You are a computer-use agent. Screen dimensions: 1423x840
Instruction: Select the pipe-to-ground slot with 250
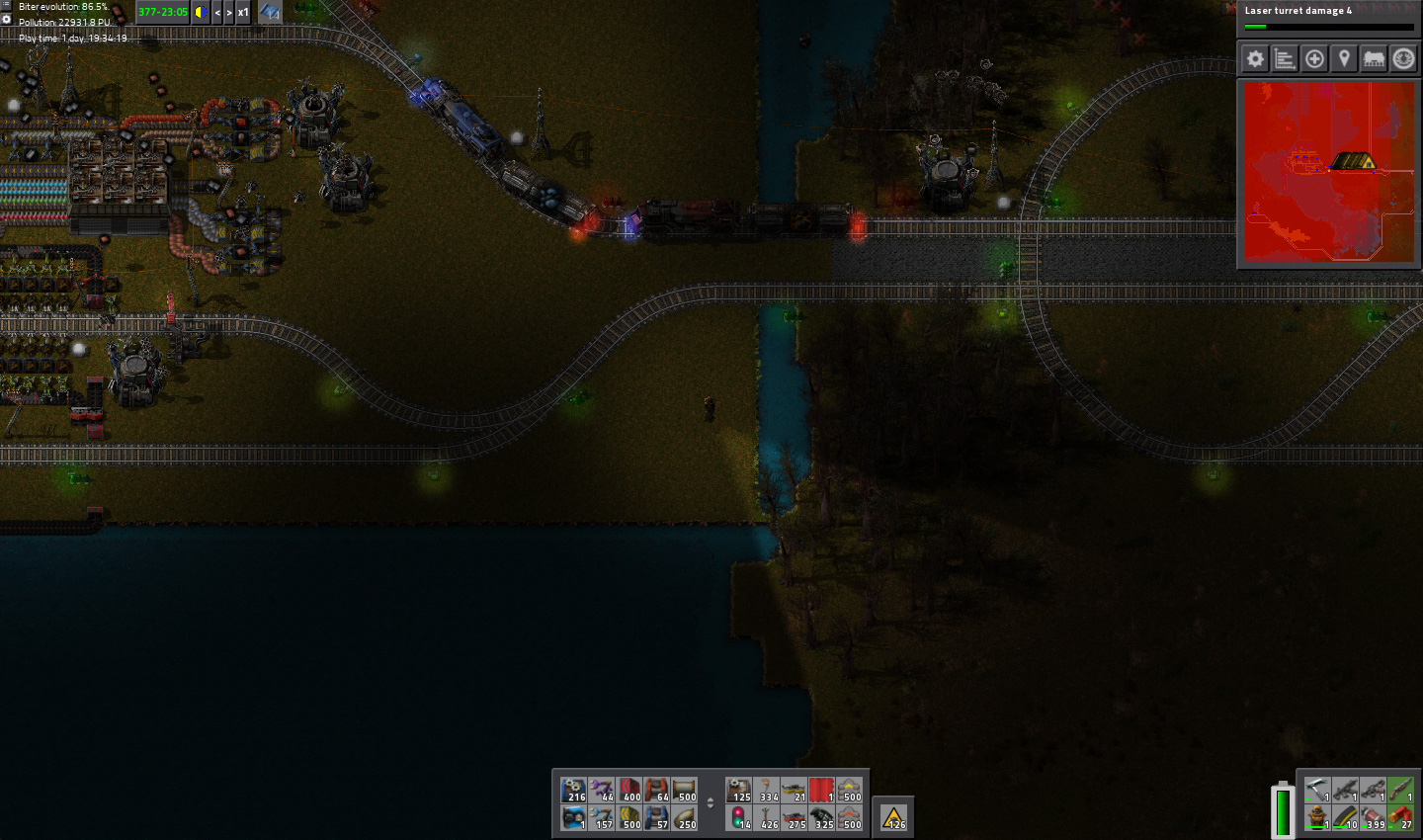pos(685,817)
